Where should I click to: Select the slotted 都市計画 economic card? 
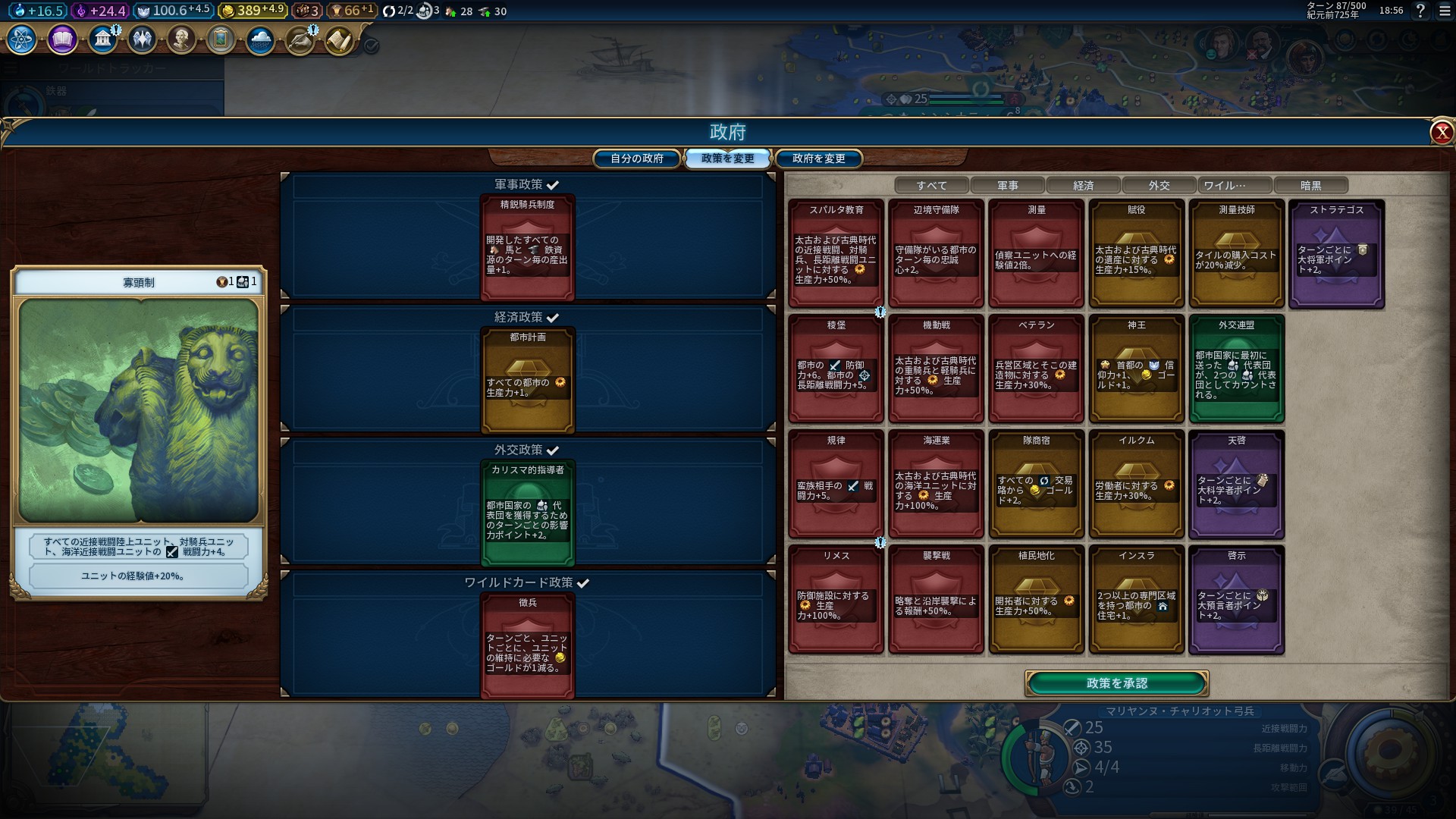click(x=527, y=379)
